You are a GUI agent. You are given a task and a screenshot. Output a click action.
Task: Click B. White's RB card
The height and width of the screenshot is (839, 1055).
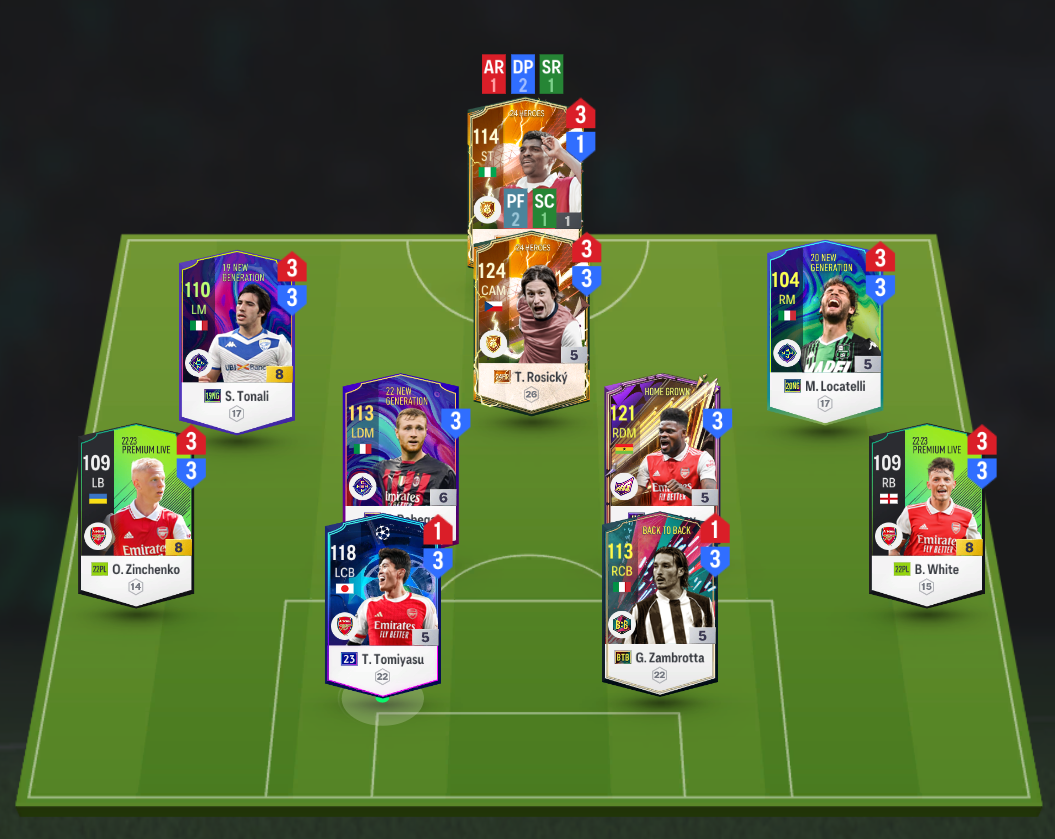(x=926, y=510)
